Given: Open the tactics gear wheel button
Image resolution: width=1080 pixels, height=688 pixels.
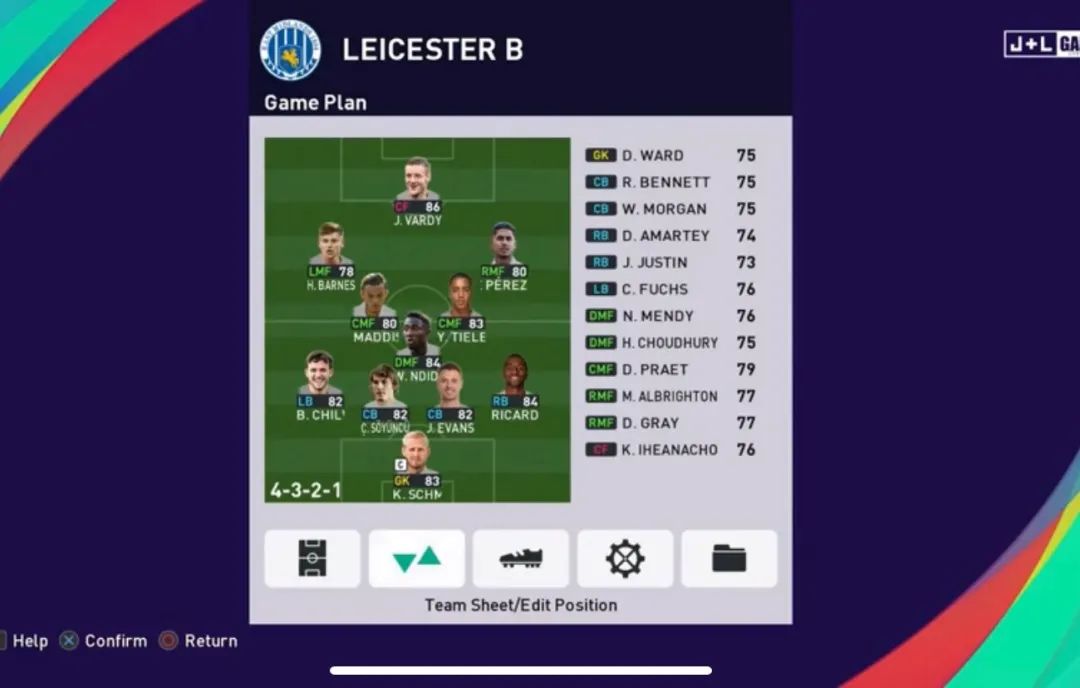Looking at the screenshot, I should [625, 558].
